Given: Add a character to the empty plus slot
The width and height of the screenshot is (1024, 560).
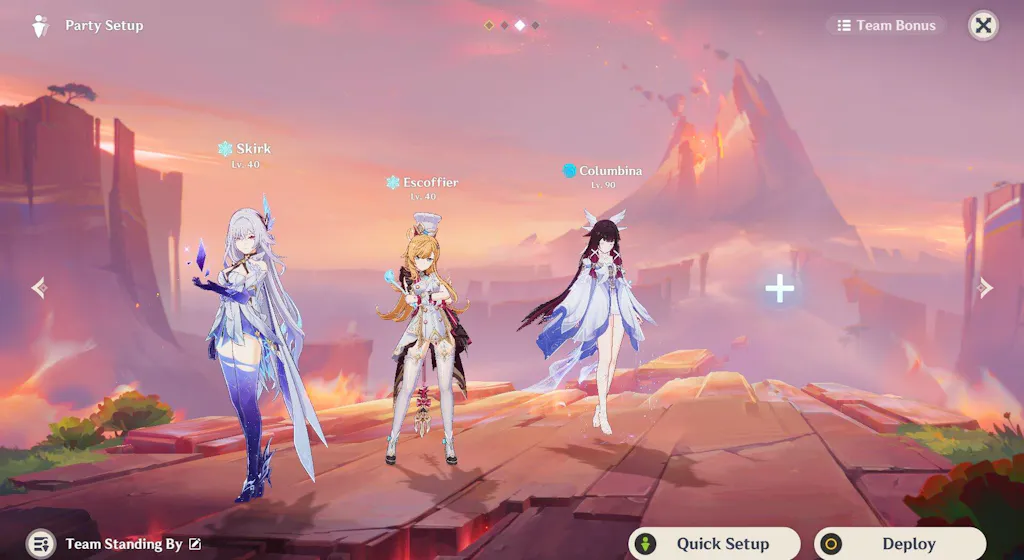Looking at the screenshot, I should 780,289.
